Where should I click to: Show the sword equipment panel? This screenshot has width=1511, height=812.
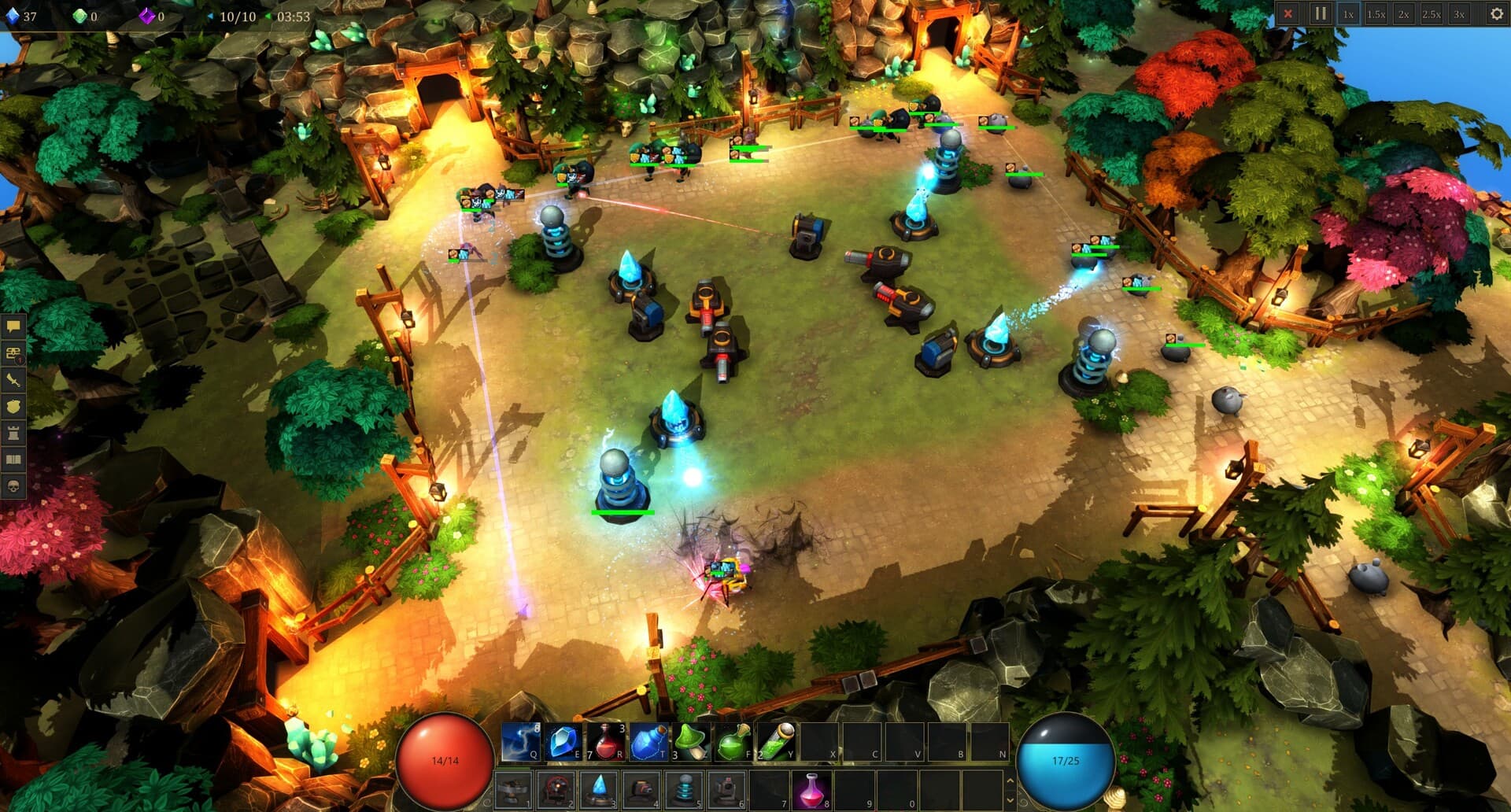point(13,380)
